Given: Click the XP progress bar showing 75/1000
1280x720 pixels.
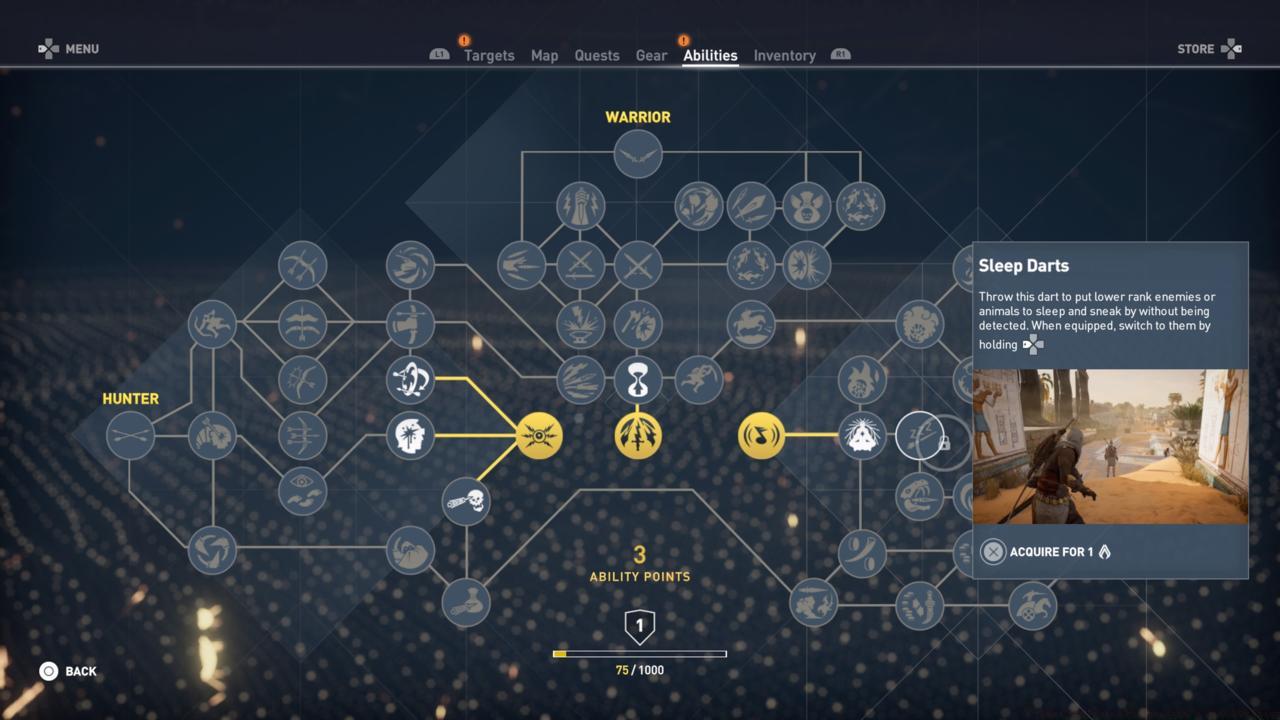Looking at the screenshot, I should 640,653.
